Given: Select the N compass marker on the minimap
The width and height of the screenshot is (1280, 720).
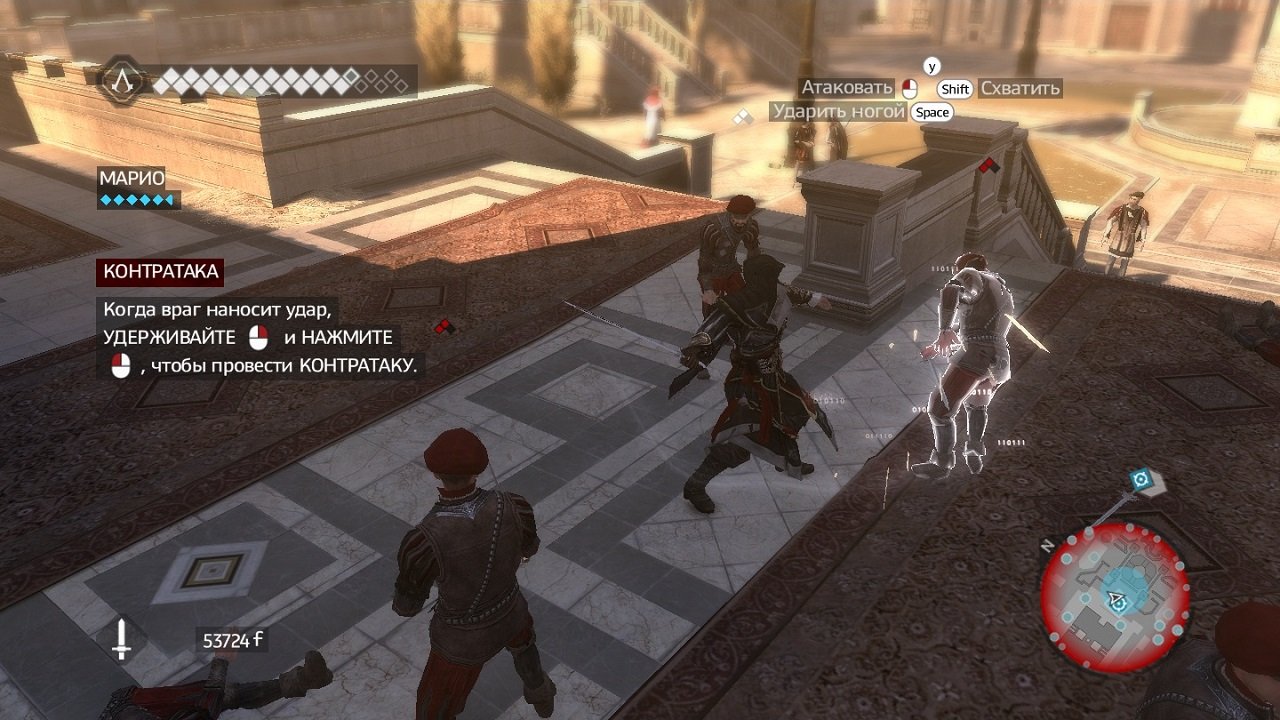Looking at the screenshot, I should tap(1047, 545).
